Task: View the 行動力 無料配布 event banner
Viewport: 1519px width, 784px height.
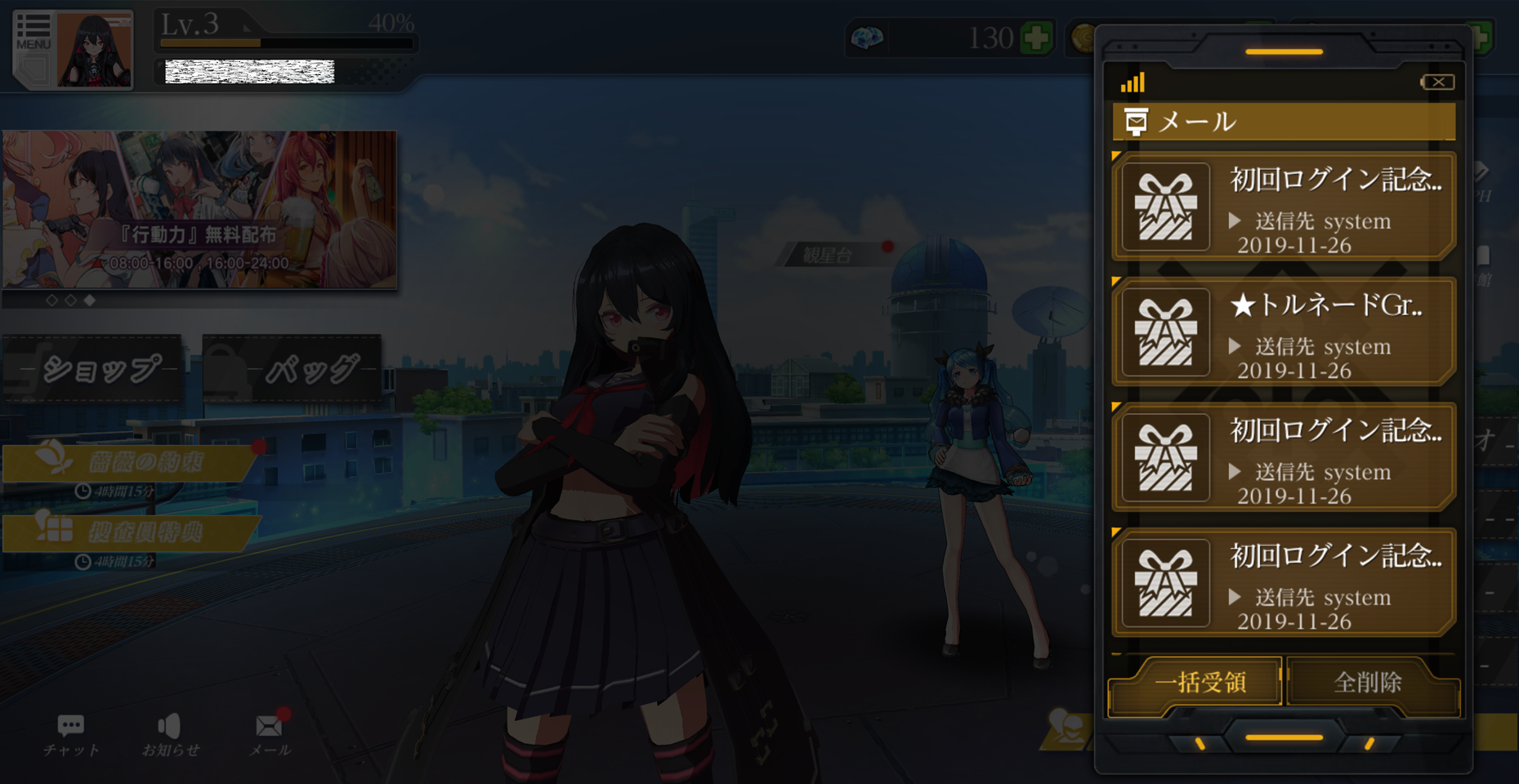Action: (x=199, y=210)
